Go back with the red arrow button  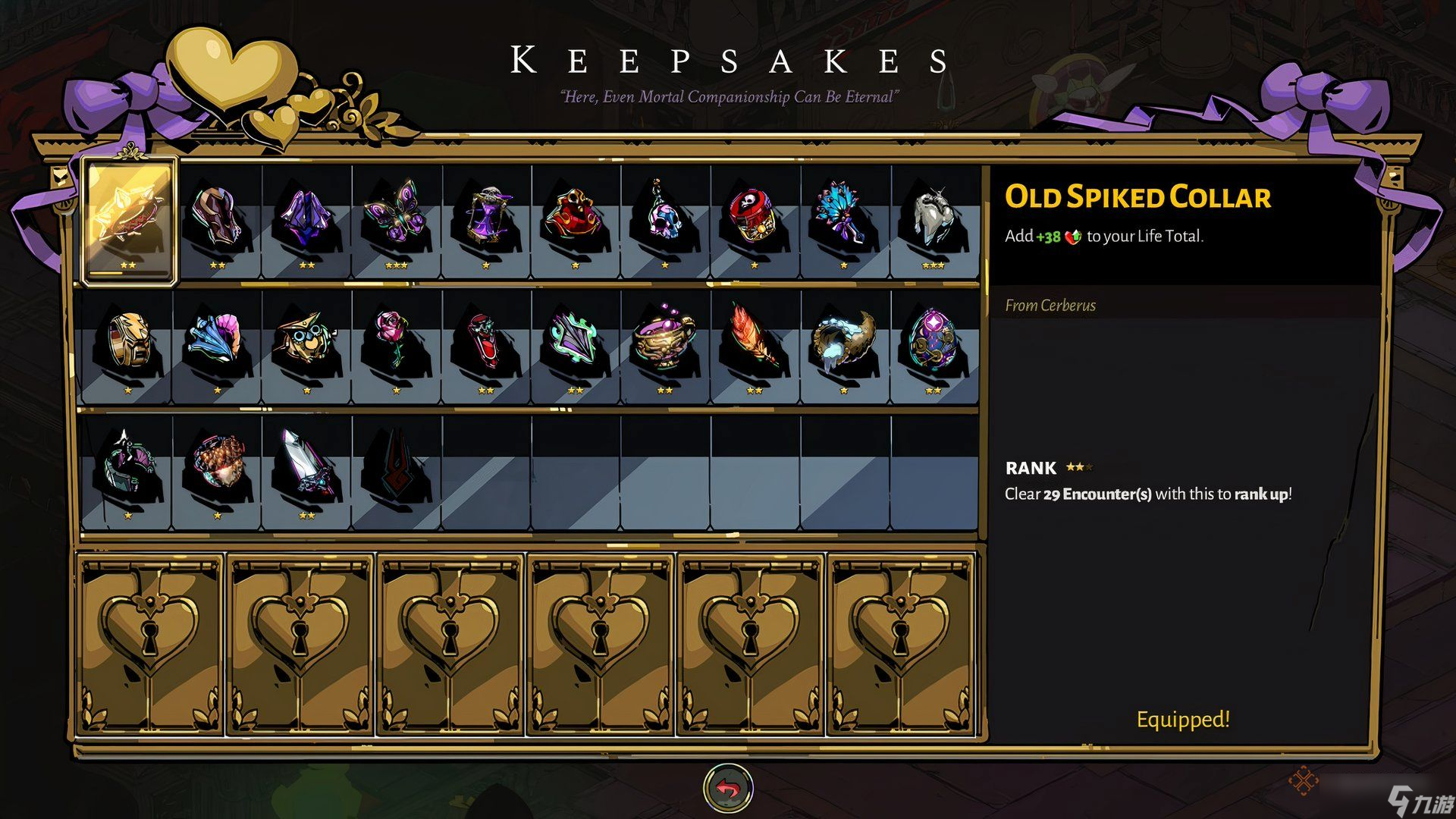coord(728,789)
